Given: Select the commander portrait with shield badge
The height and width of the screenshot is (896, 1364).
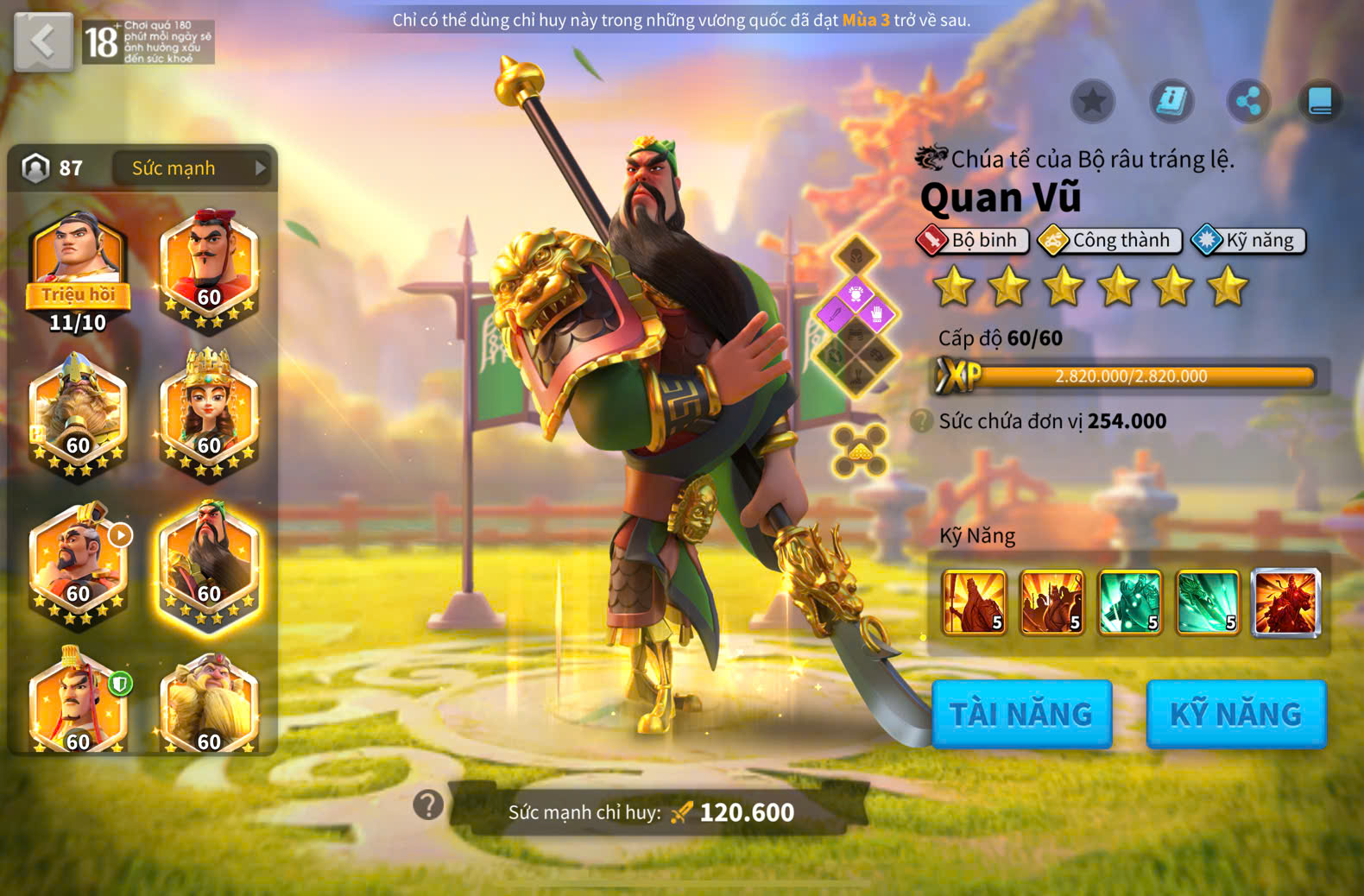Looking at the screenshot, I should (x=78, y=704).
